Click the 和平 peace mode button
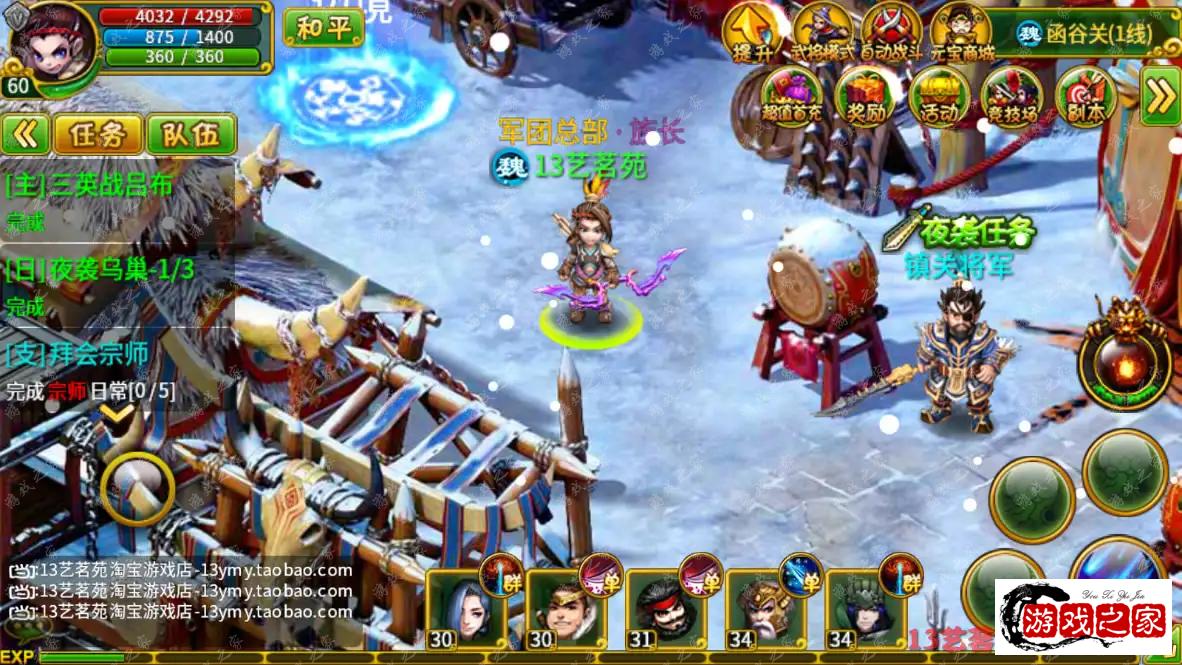Viewport: 1182px width, 665px height. click(x=323, y=27)
